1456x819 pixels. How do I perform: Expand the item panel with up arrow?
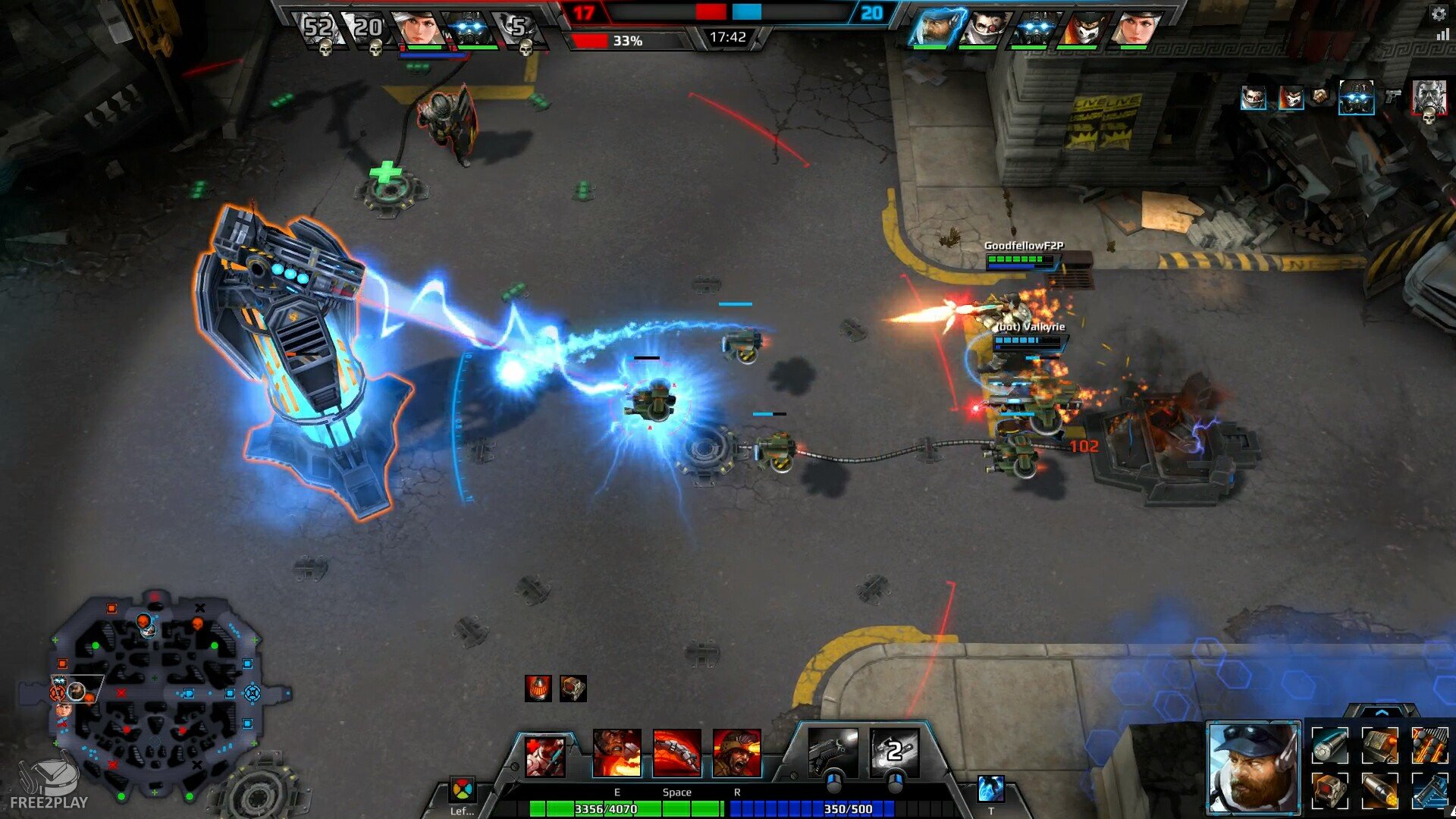[1381, 713]
